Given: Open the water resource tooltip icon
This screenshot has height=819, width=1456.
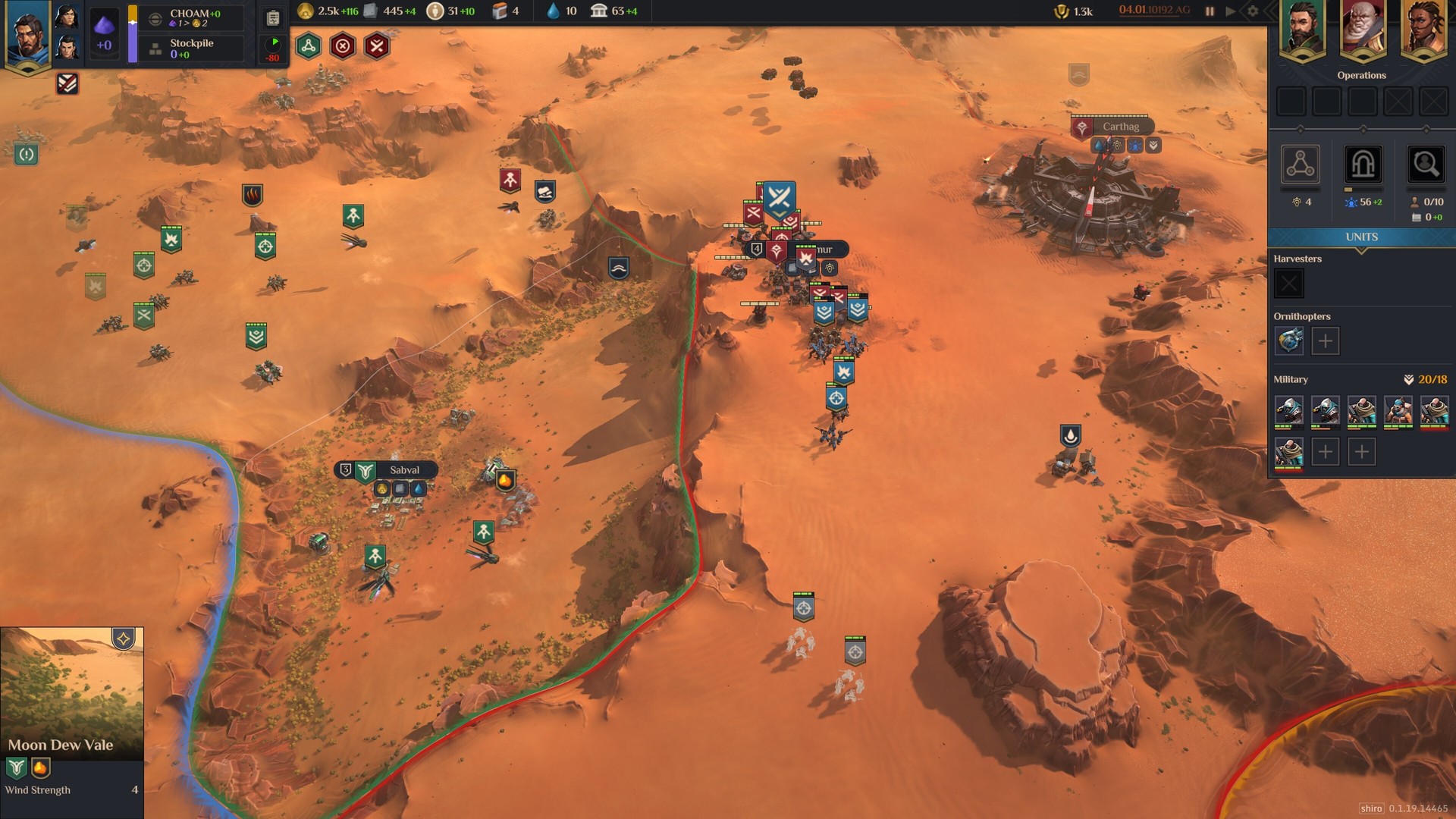Looking at the screenshot, I should tap(551, 11).
